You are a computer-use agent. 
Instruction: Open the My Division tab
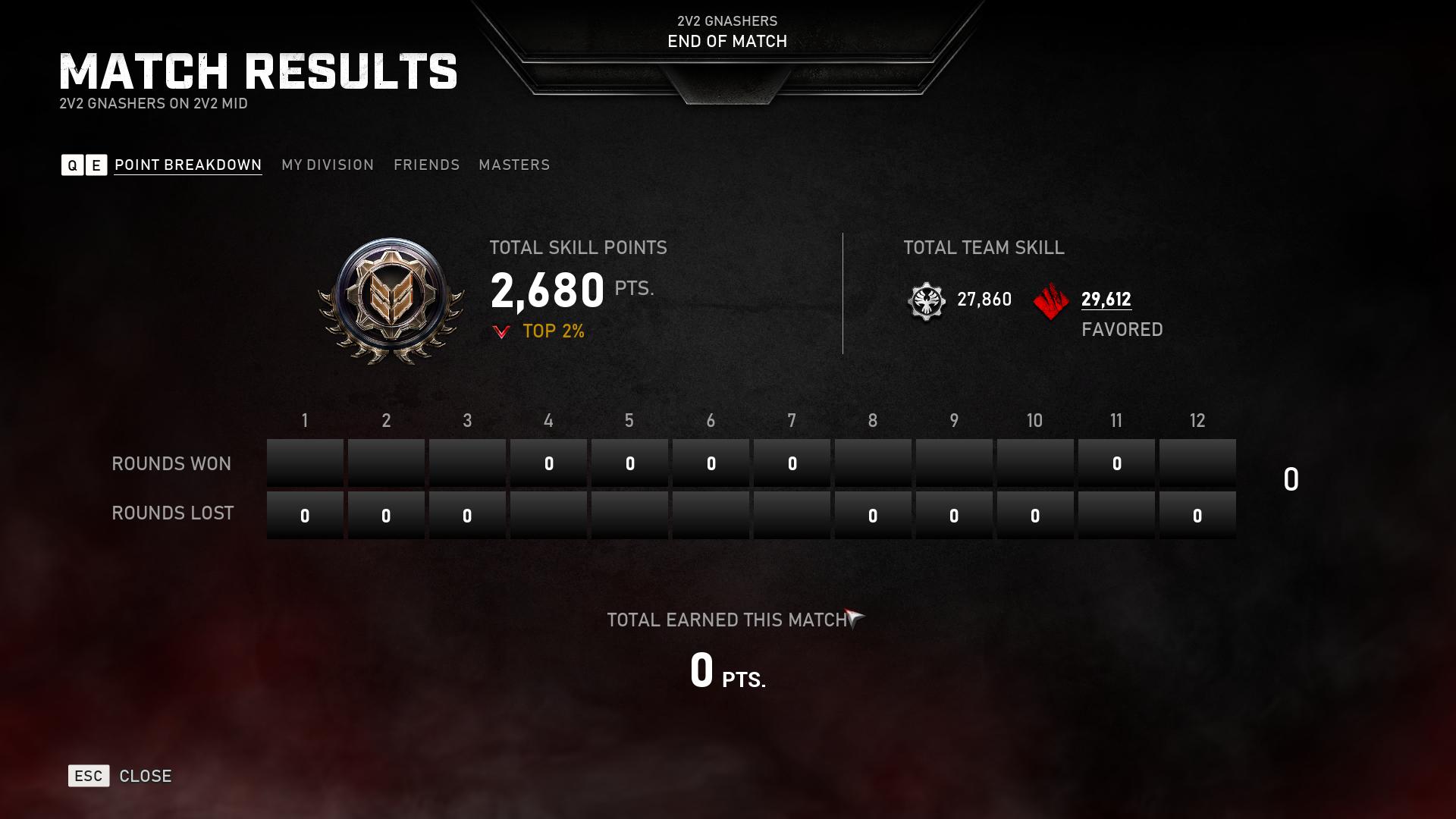pyautogui.click(x=328, y=165)
